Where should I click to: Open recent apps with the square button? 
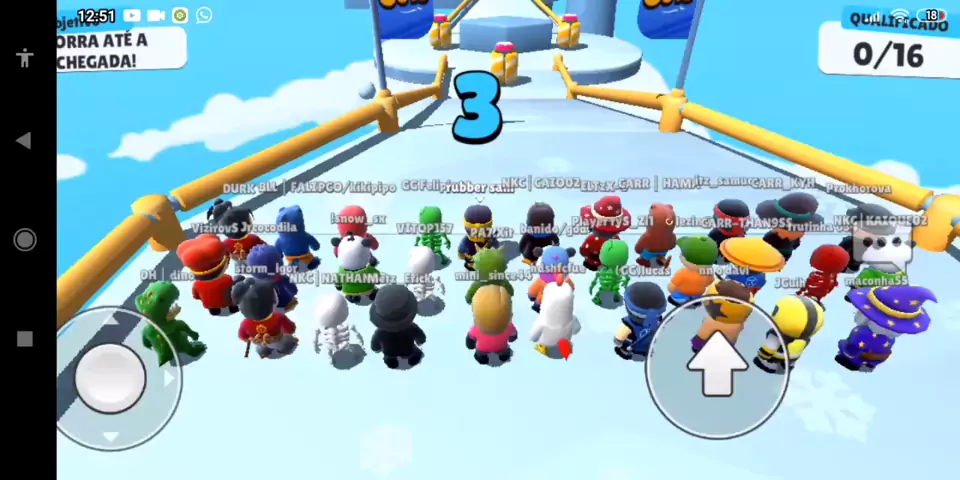pos(25,339)
